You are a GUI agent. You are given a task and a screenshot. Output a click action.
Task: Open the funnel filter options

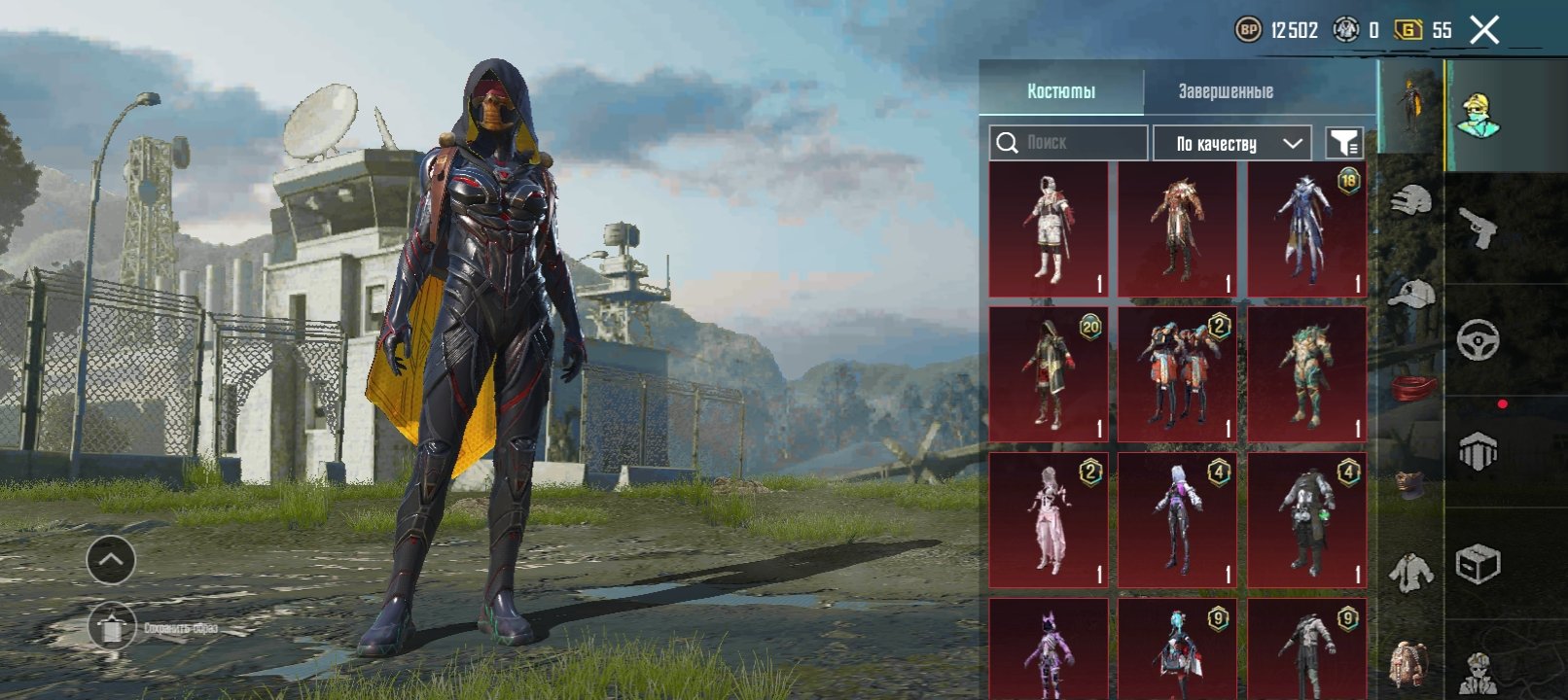pos(1344,144)
